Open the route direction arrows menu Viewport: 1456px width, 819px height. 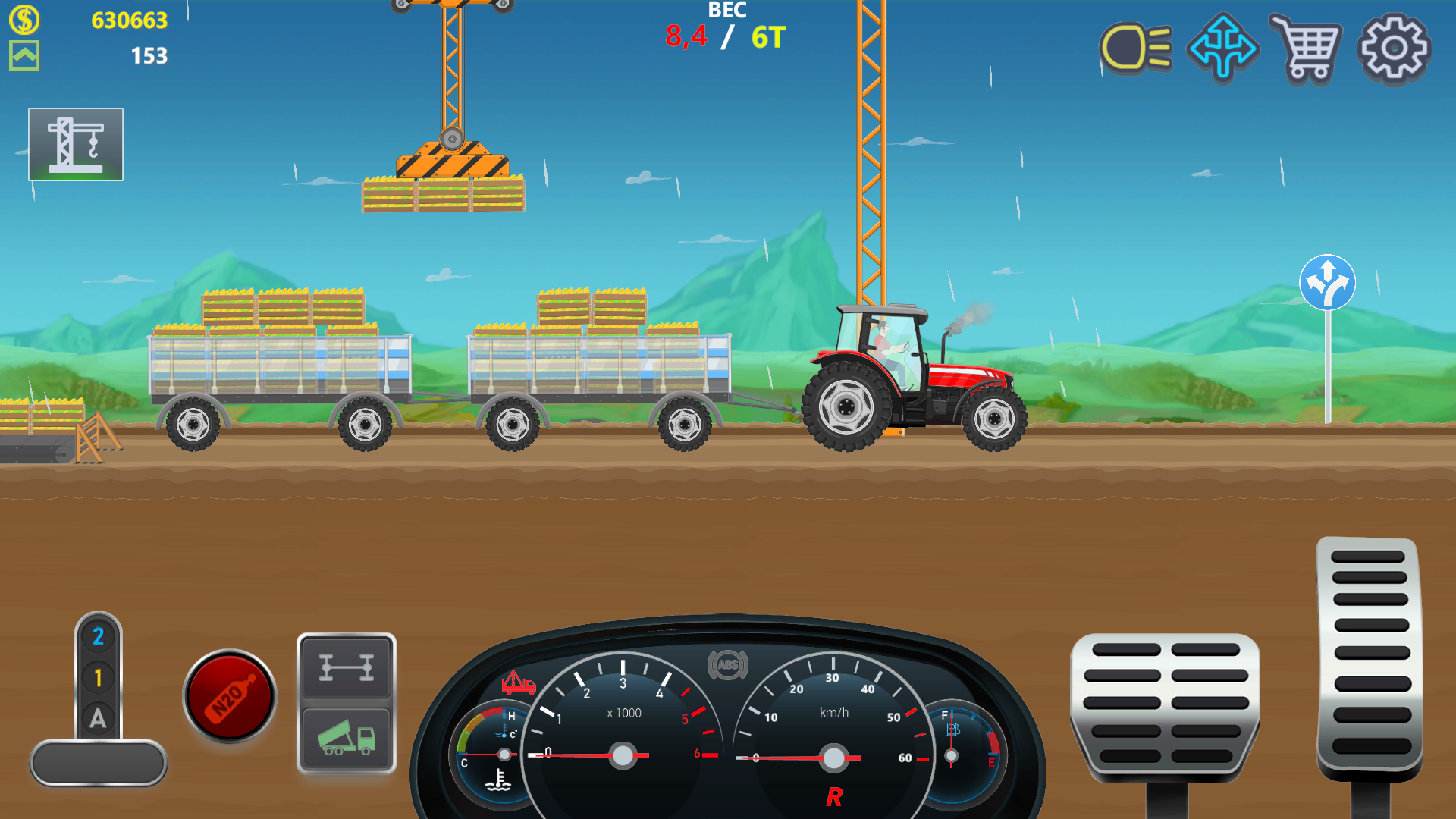(x=1222, y=49)
